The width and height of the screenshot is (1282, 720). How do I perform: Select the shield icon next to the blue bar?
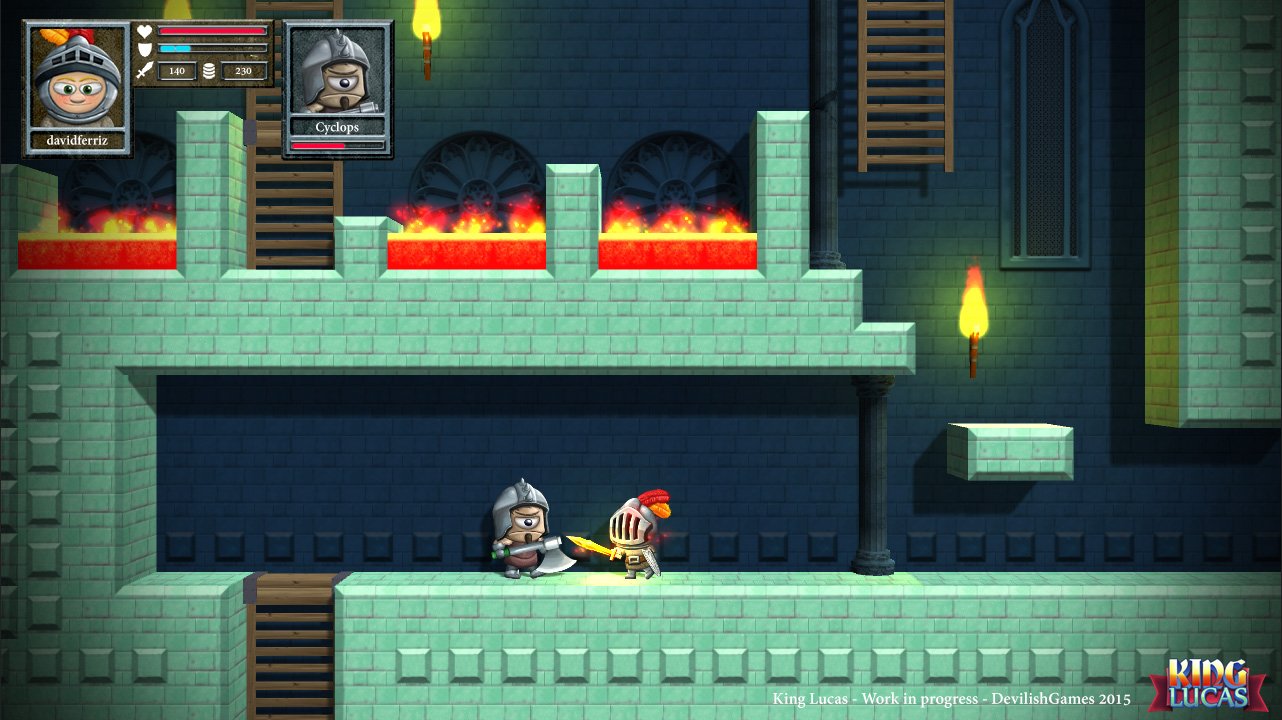pyautogui.click(x=145, y=49)
